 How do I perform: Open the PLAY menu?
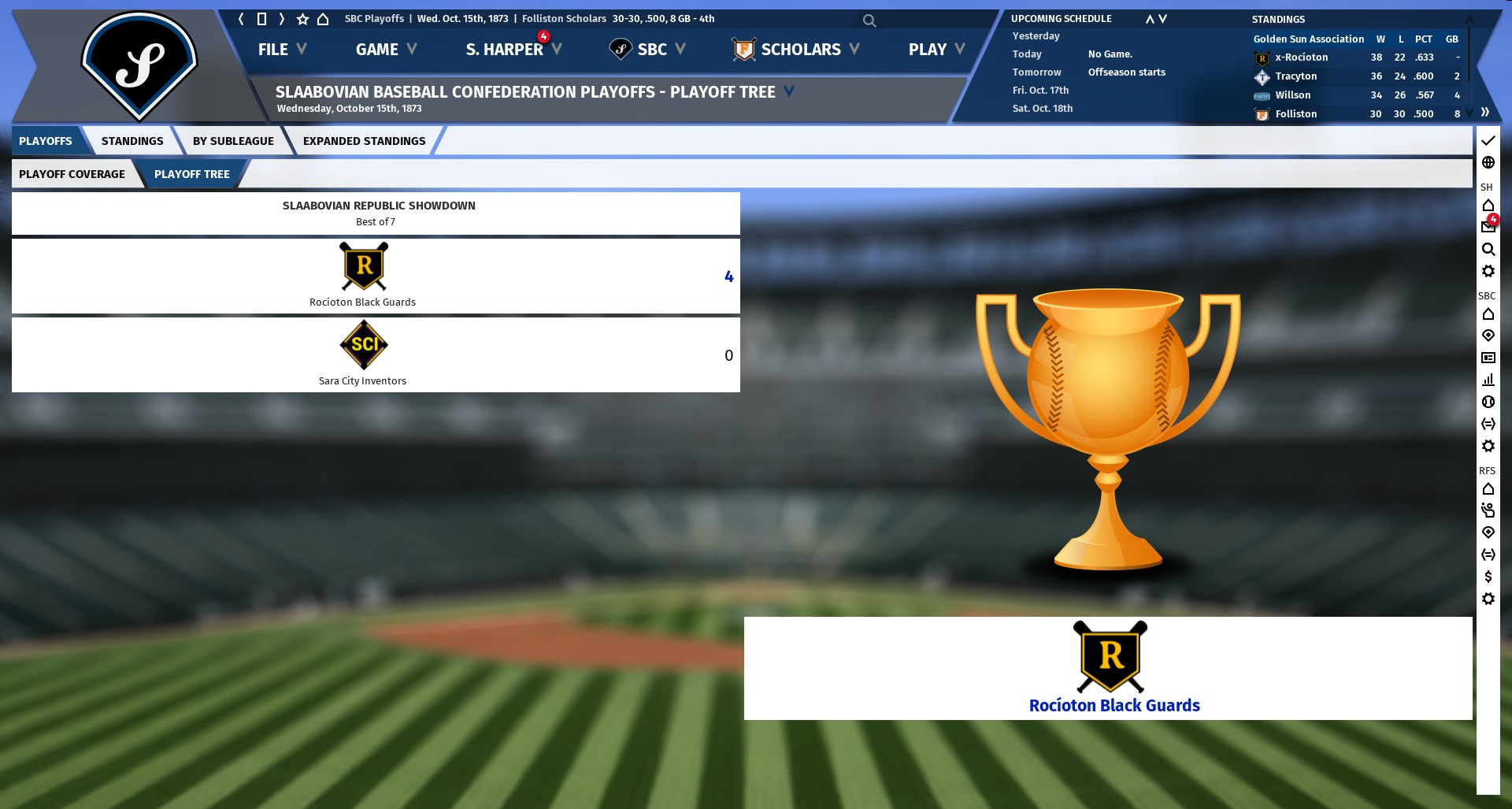pos(936,50)
